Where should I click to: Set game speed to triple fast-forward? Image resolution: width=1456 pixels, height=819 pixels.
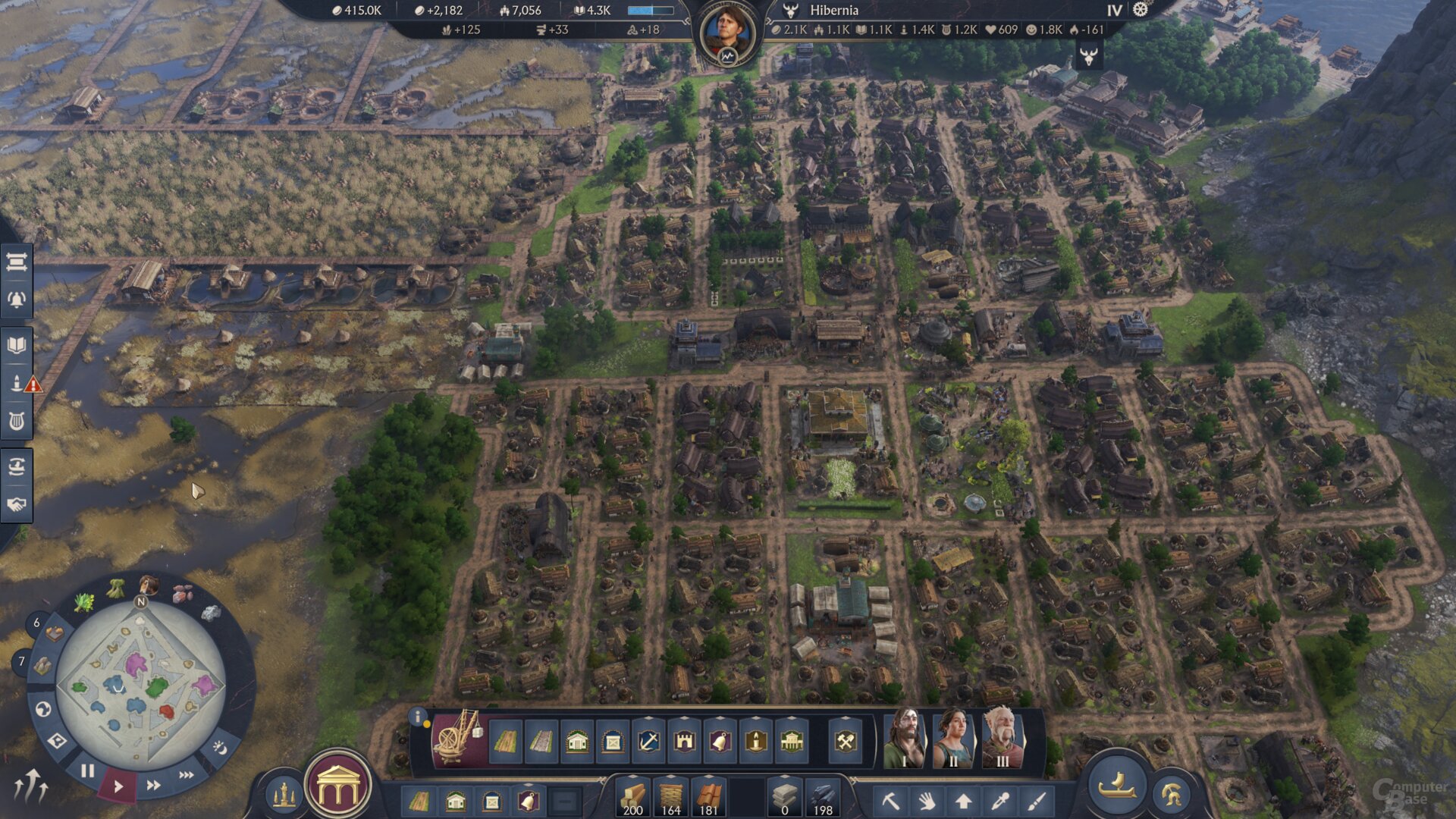186,775
